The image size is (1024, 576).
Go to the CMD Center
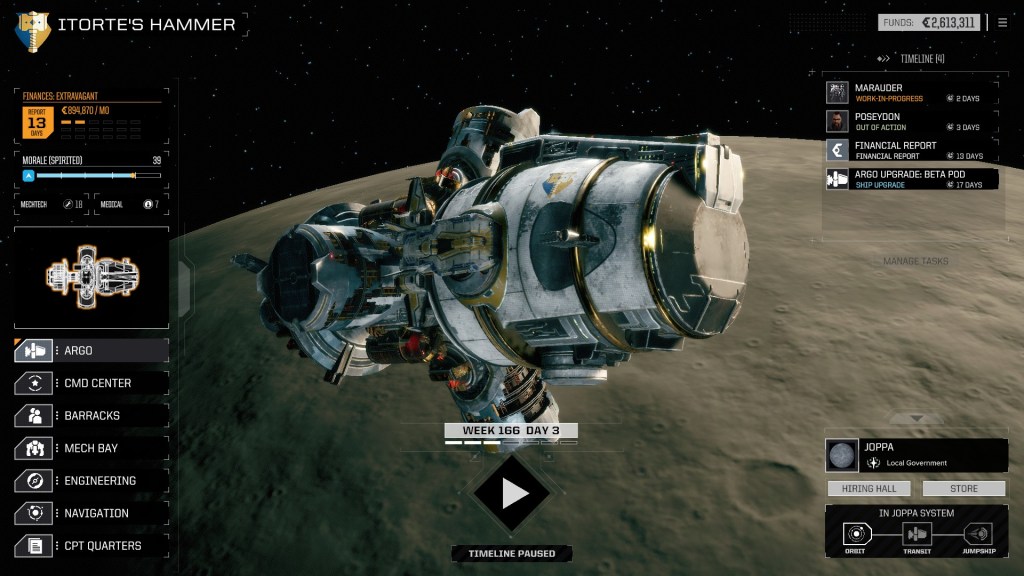(x=91, y=383)
